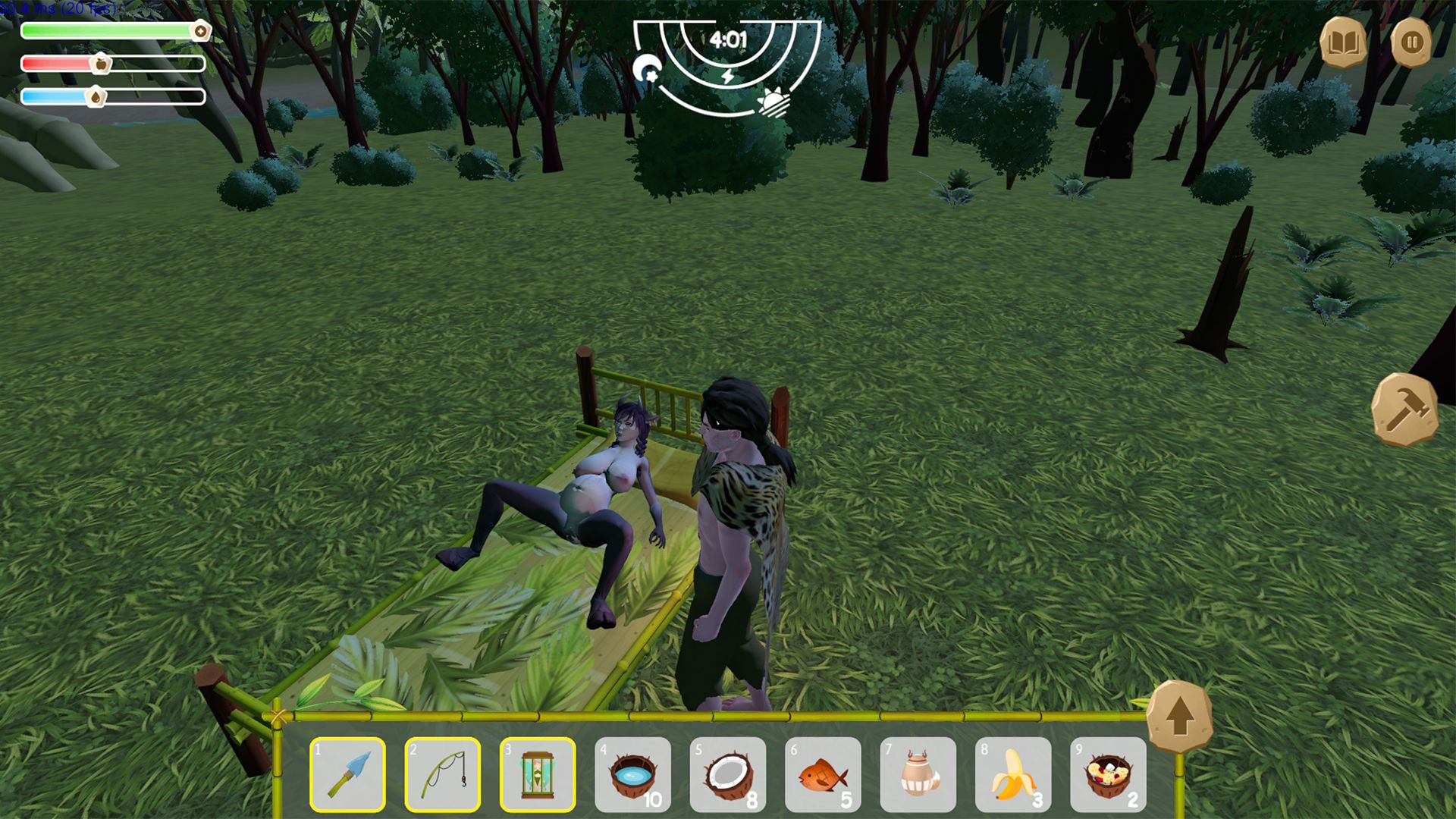Screen dimensions: 1456x819
Task: Select the spear in hotbar slot 1
Action: (x=348, y=774)
